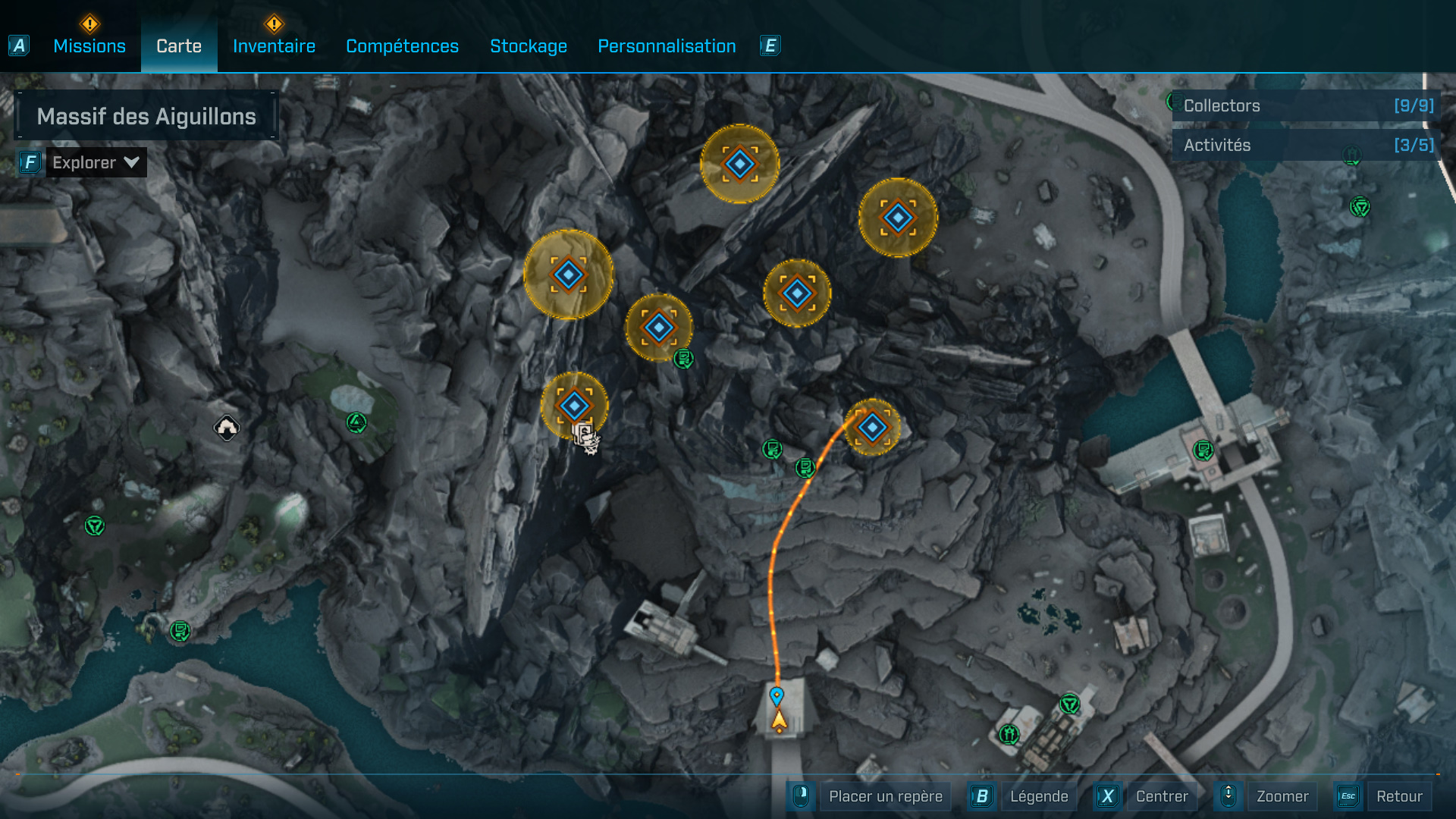Switch to the Personnalisation tab
Viewport: 1456px width, 819px height.
pyautogui.click(x=667, y=46)
